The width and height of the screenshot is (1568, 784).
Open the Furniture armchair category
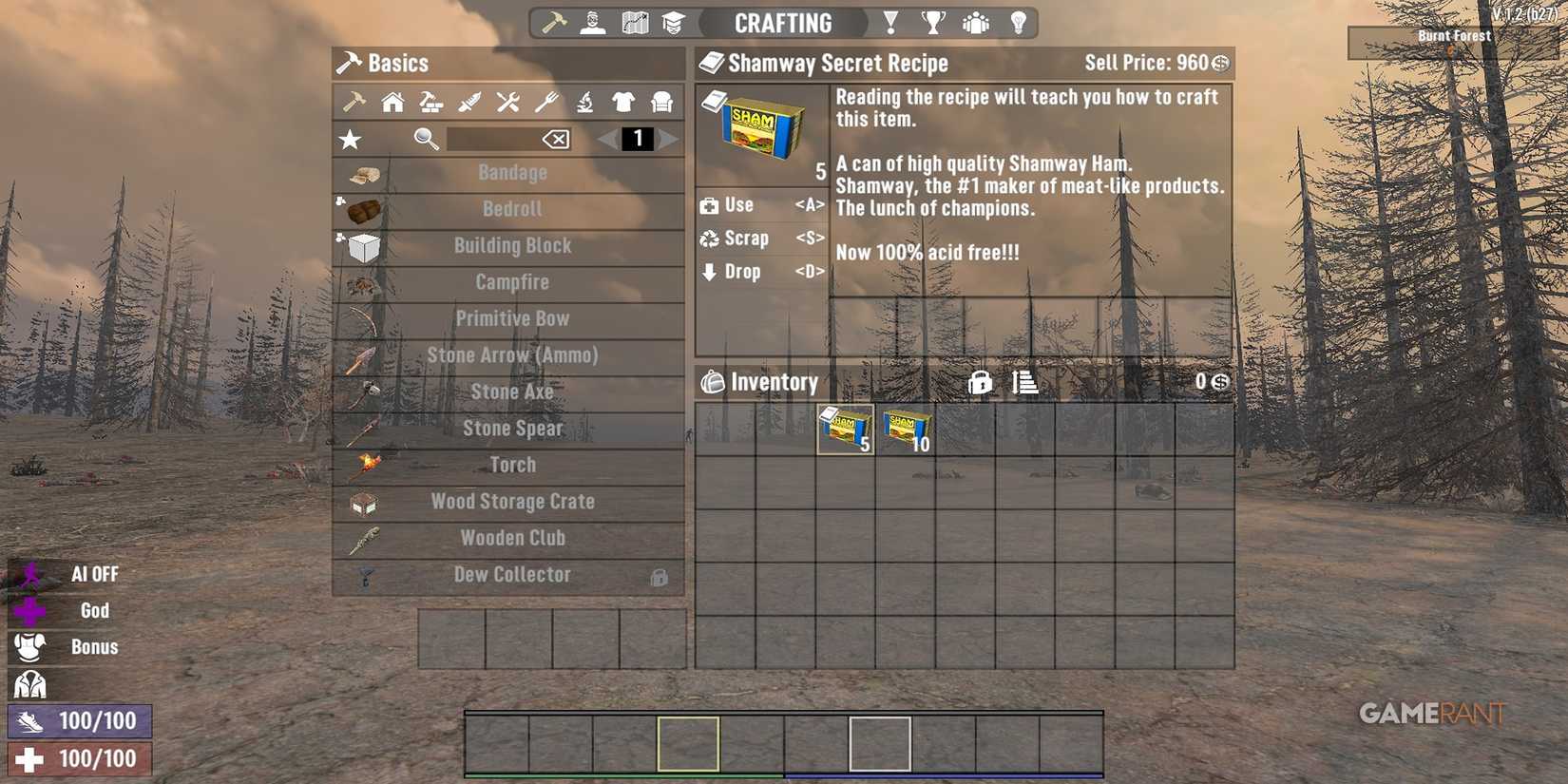click(x=662, y=102)
